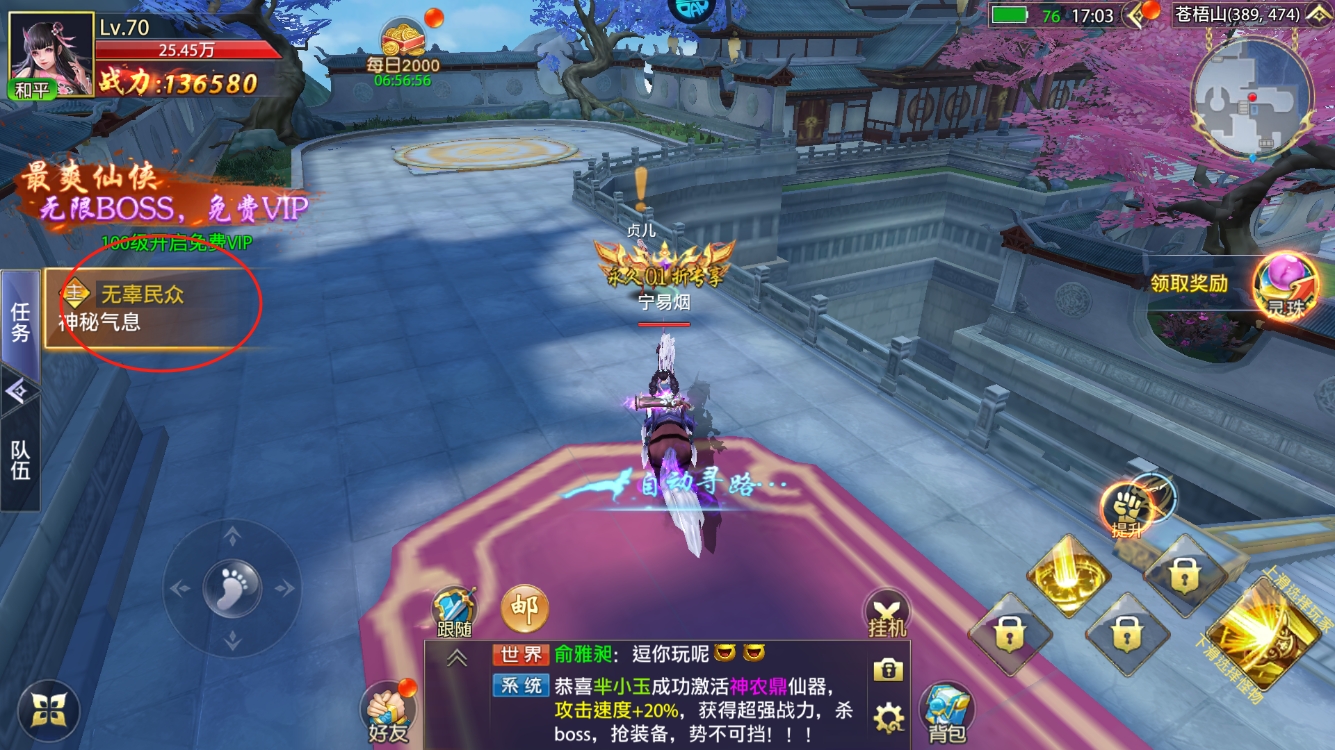
Task: Collapse the chat with the double-chevron
Action: 459,660
